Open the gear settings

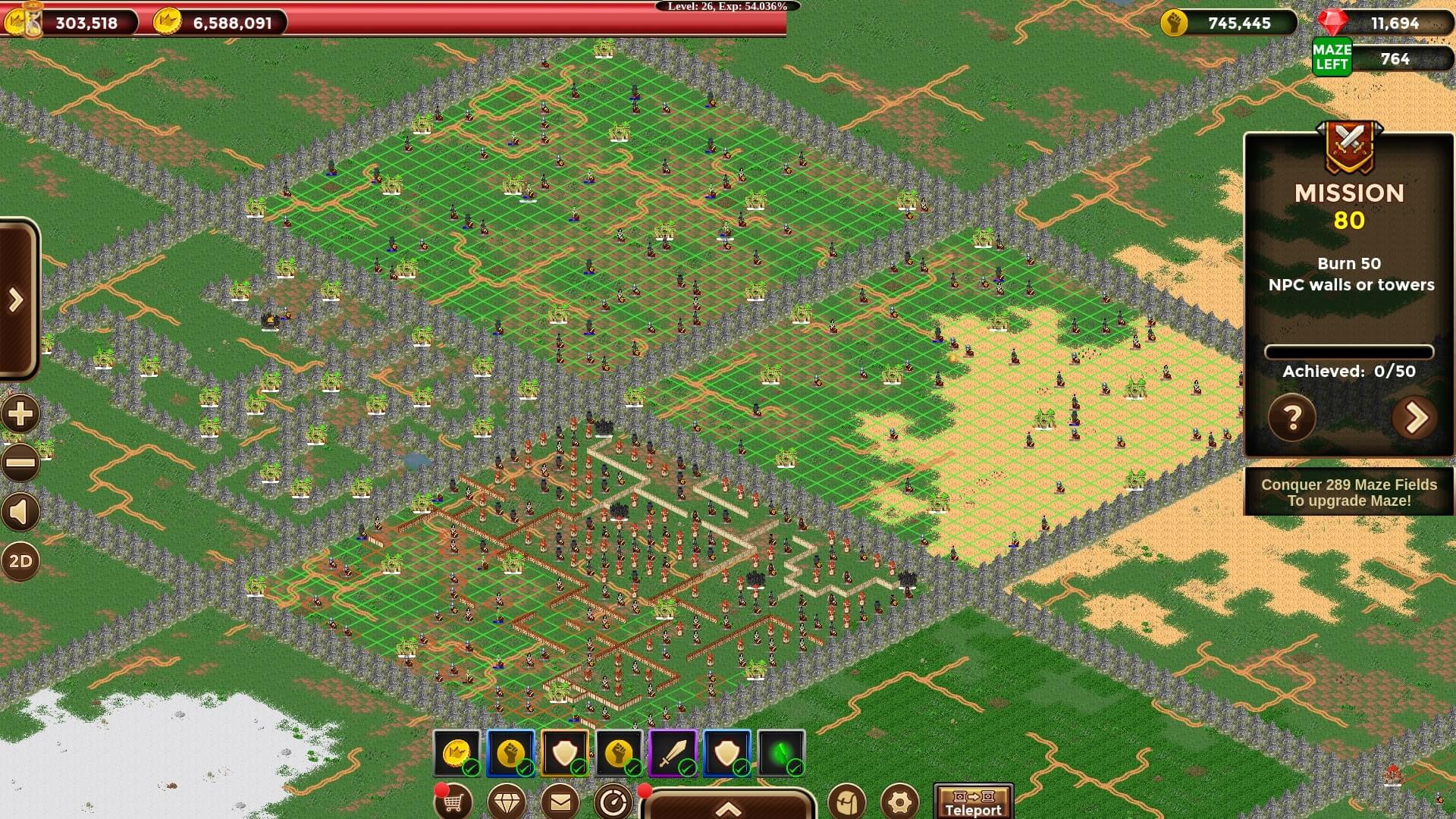pos(899,802)
